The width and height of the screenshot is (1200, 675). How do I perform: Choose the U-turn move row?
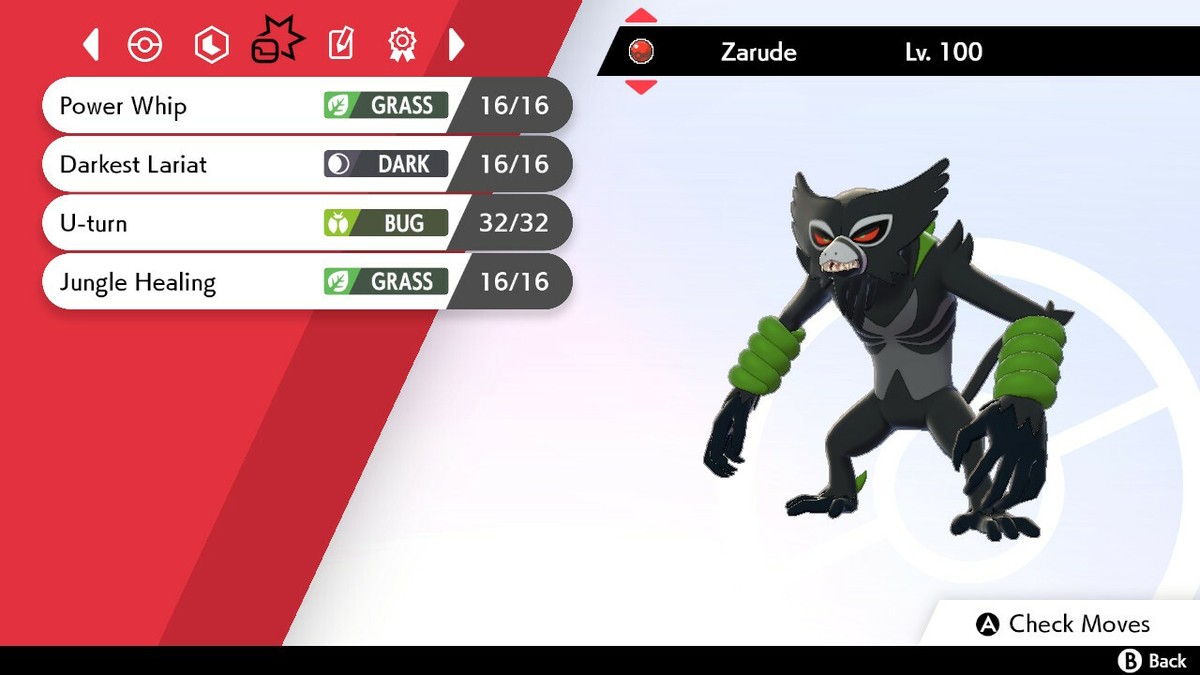[x=300, y=223]
